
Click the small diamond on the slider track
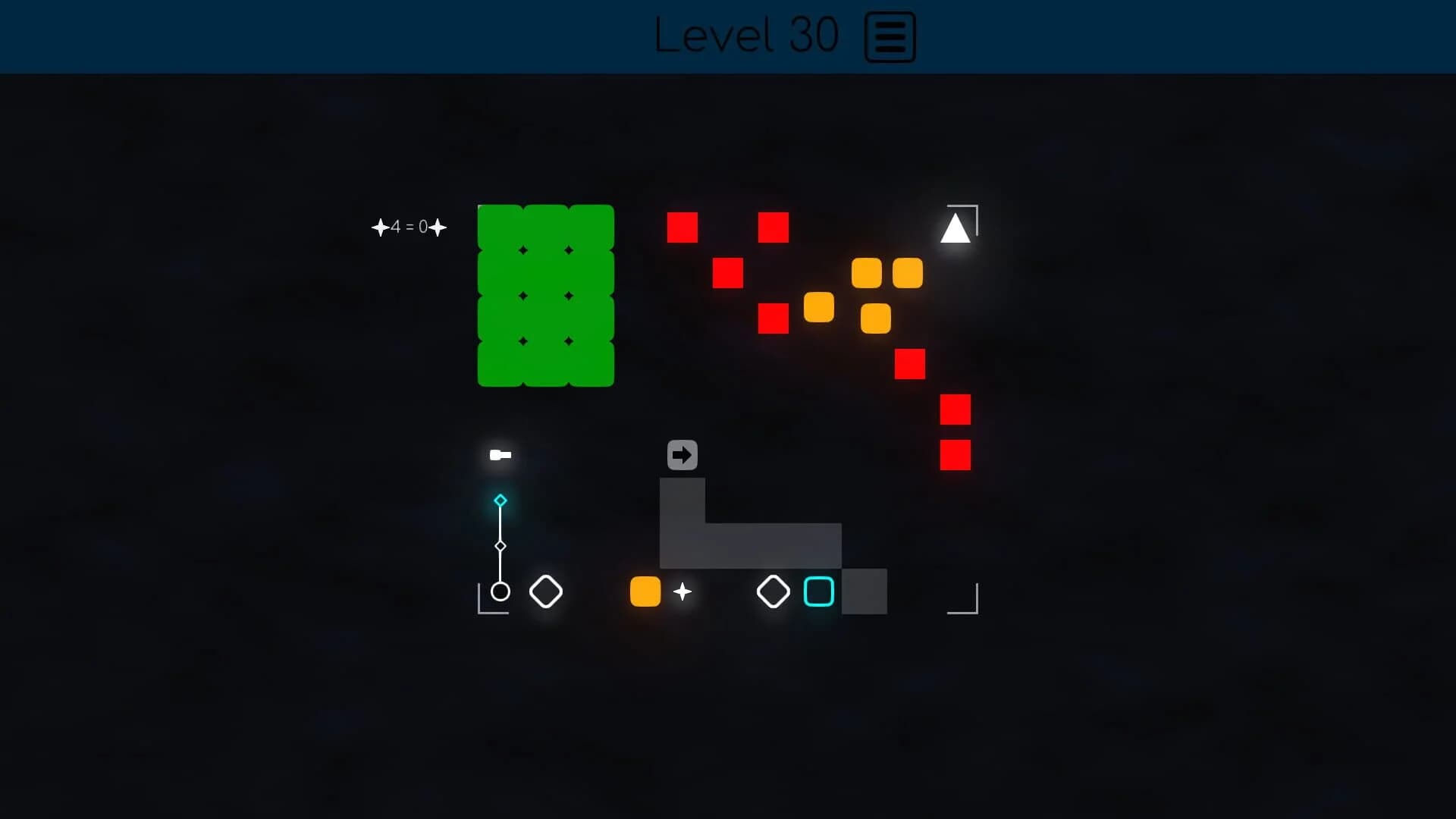pos(500,545)
